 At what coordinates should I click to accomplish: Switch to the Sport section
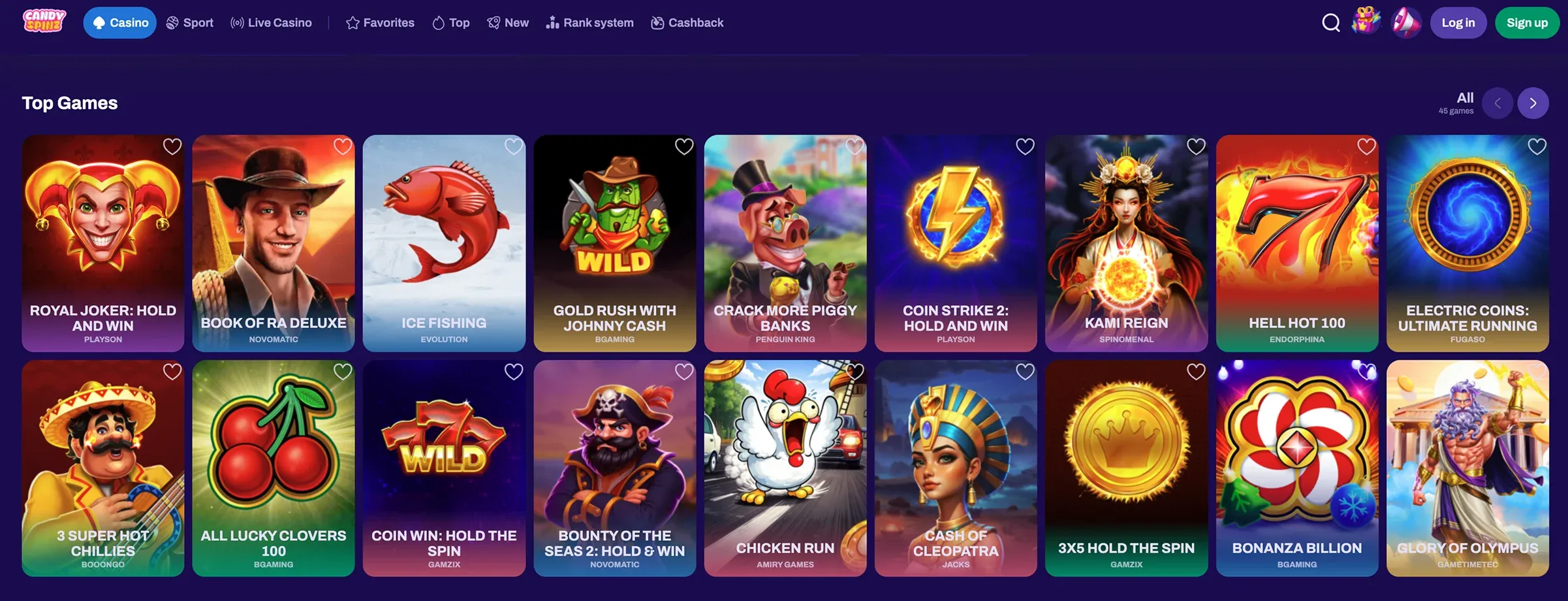click(190, 23)
